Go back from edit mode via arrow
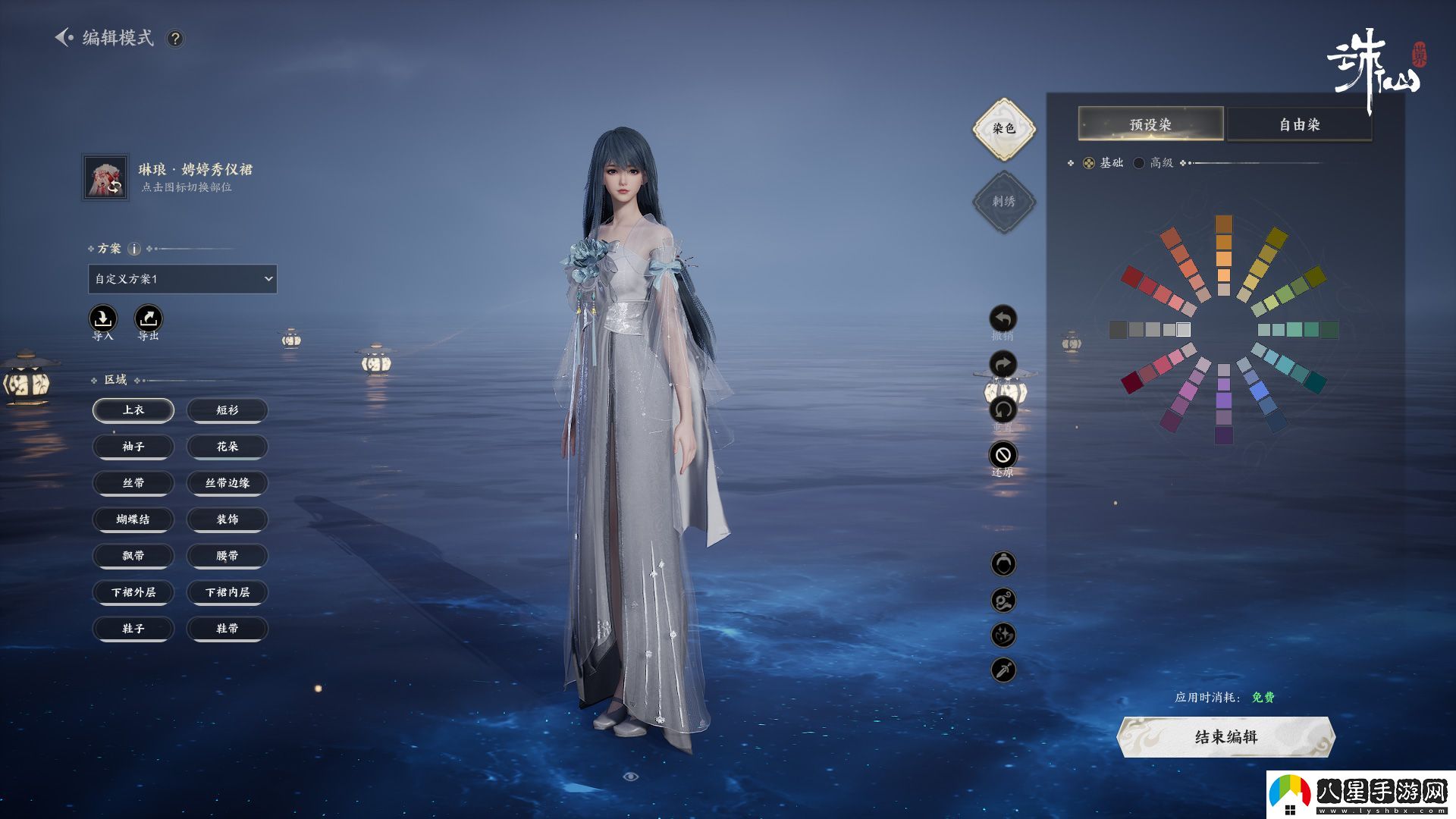The width and height of the screenshot is (1456, 819). click(x=64, y=37)
